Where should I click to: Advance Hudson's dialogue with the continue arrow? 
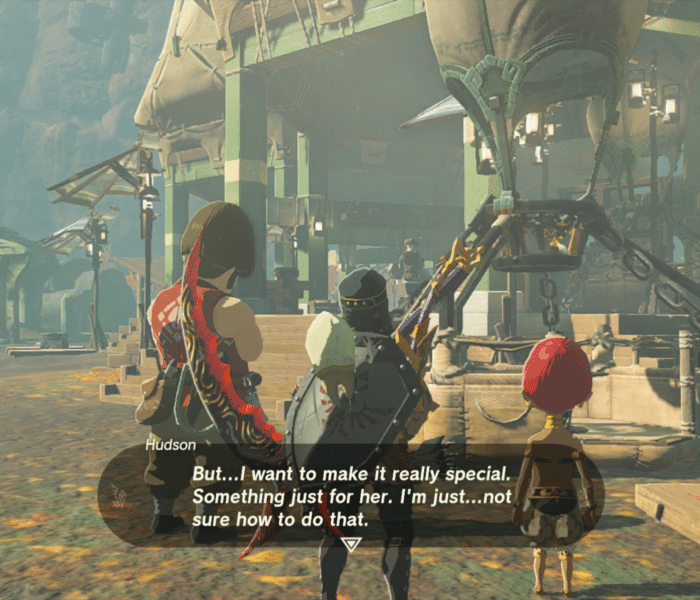tap(350, 544)
